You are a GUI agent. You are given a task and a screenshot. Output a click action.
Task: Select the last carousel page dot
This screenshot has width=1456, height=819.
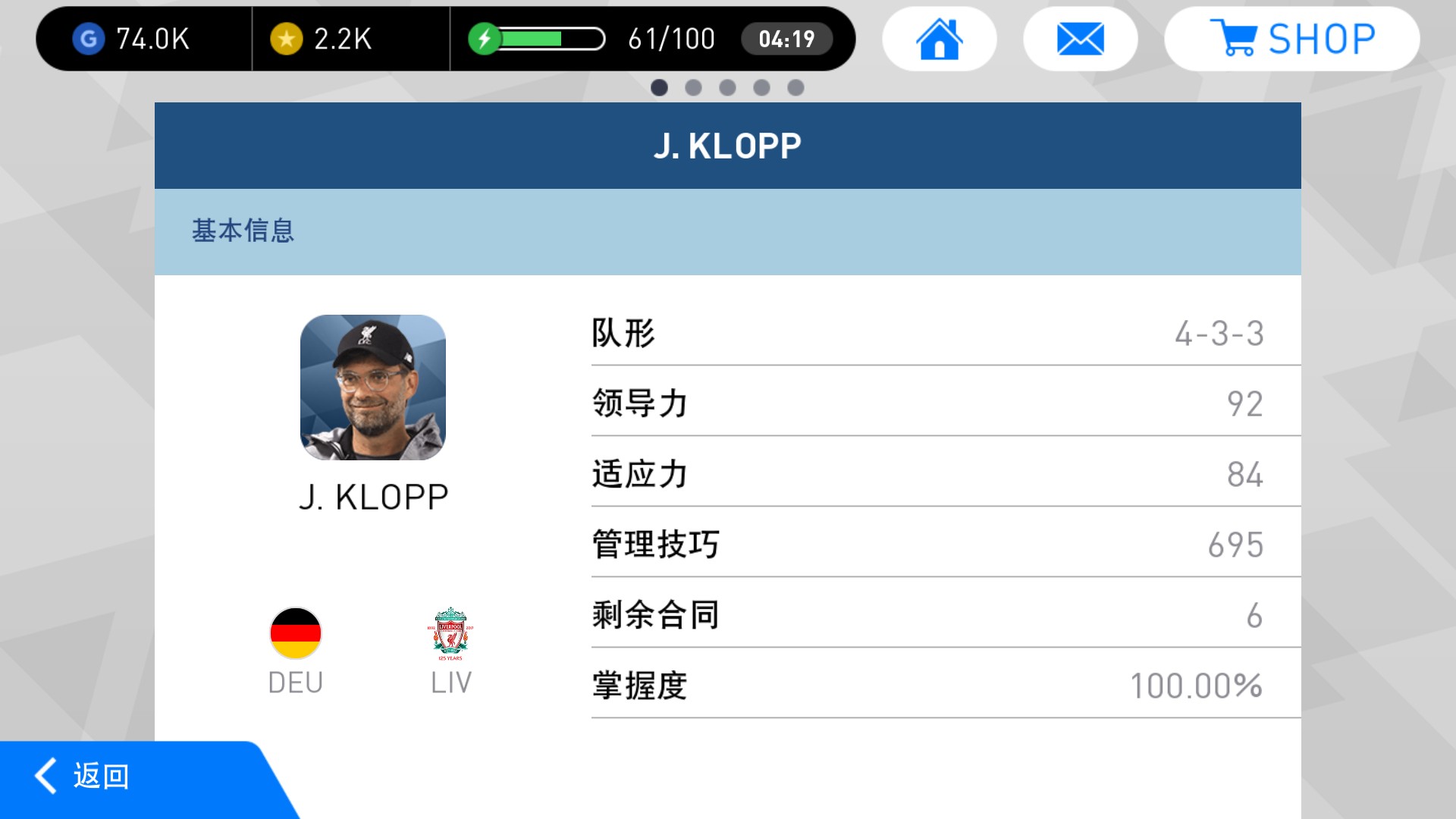tap(795, 87)
